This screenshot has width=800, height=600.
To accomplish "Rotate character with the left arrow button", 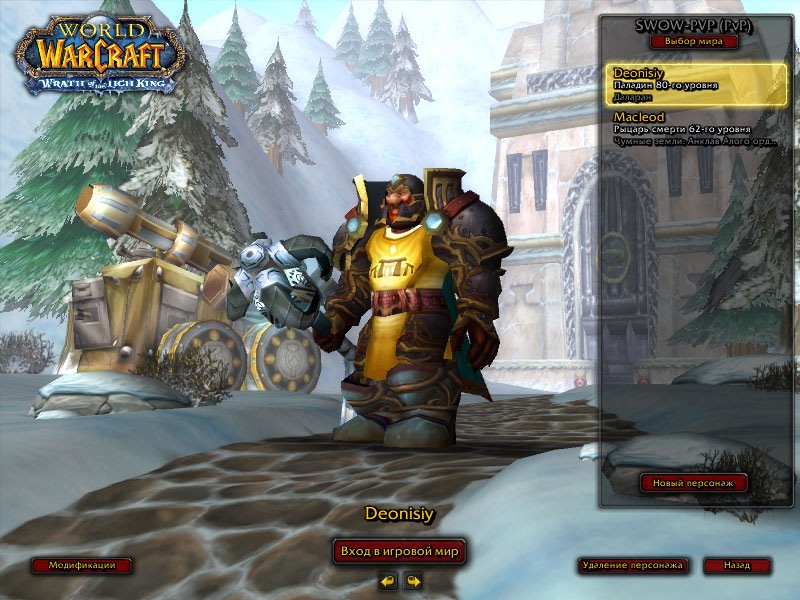I will pos(387,580).
